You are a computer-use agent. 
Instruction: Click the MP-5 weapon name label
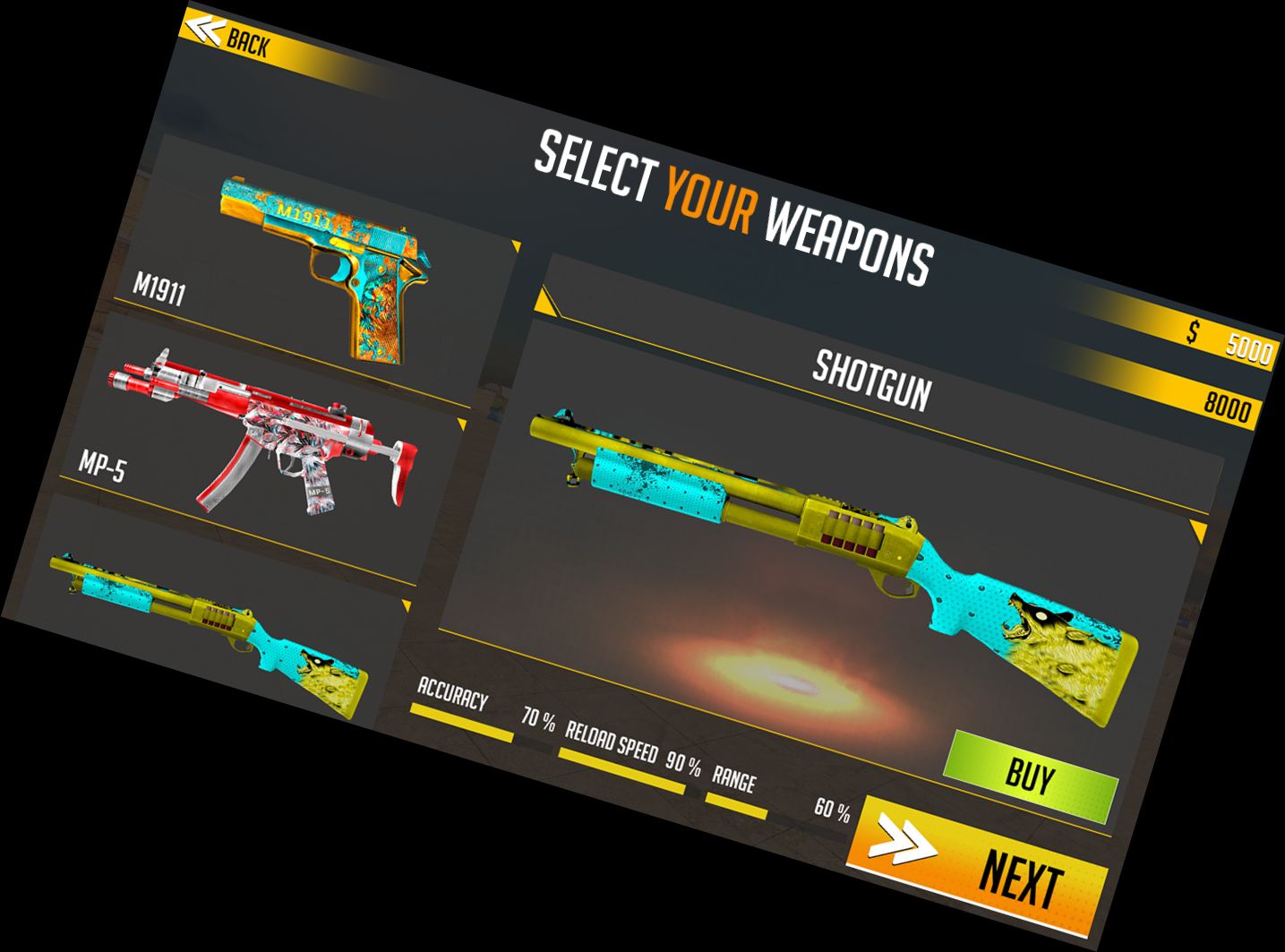tap(102, 467)
